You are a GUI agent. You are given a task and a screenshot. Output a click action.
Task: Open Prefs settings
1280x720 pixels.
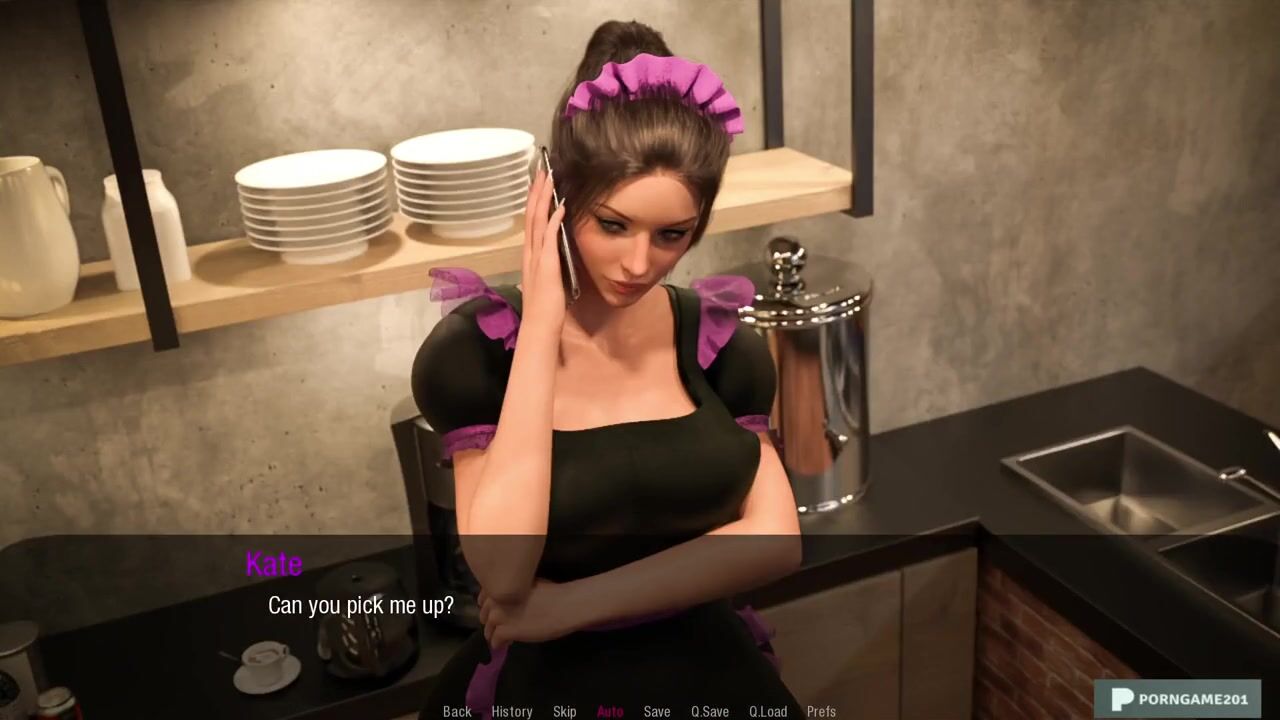click(x=821, y=711)
